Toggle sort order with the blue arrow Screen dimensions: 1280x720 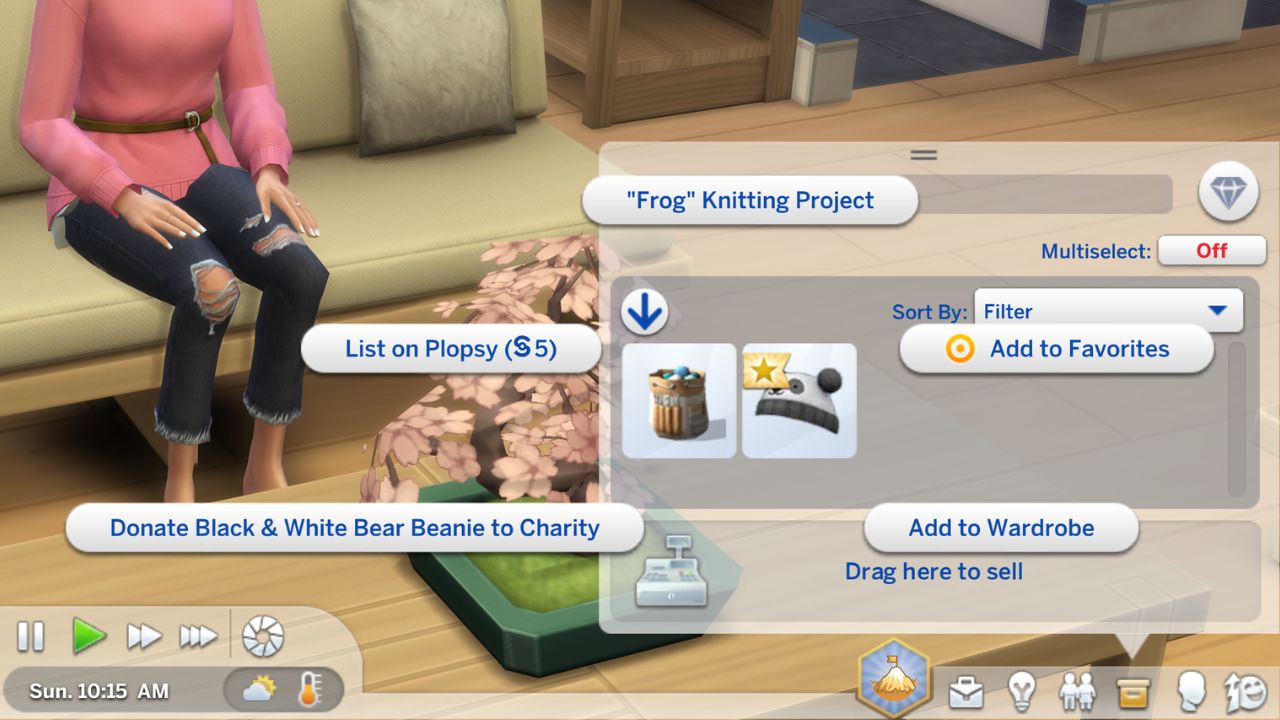[645, 310]
